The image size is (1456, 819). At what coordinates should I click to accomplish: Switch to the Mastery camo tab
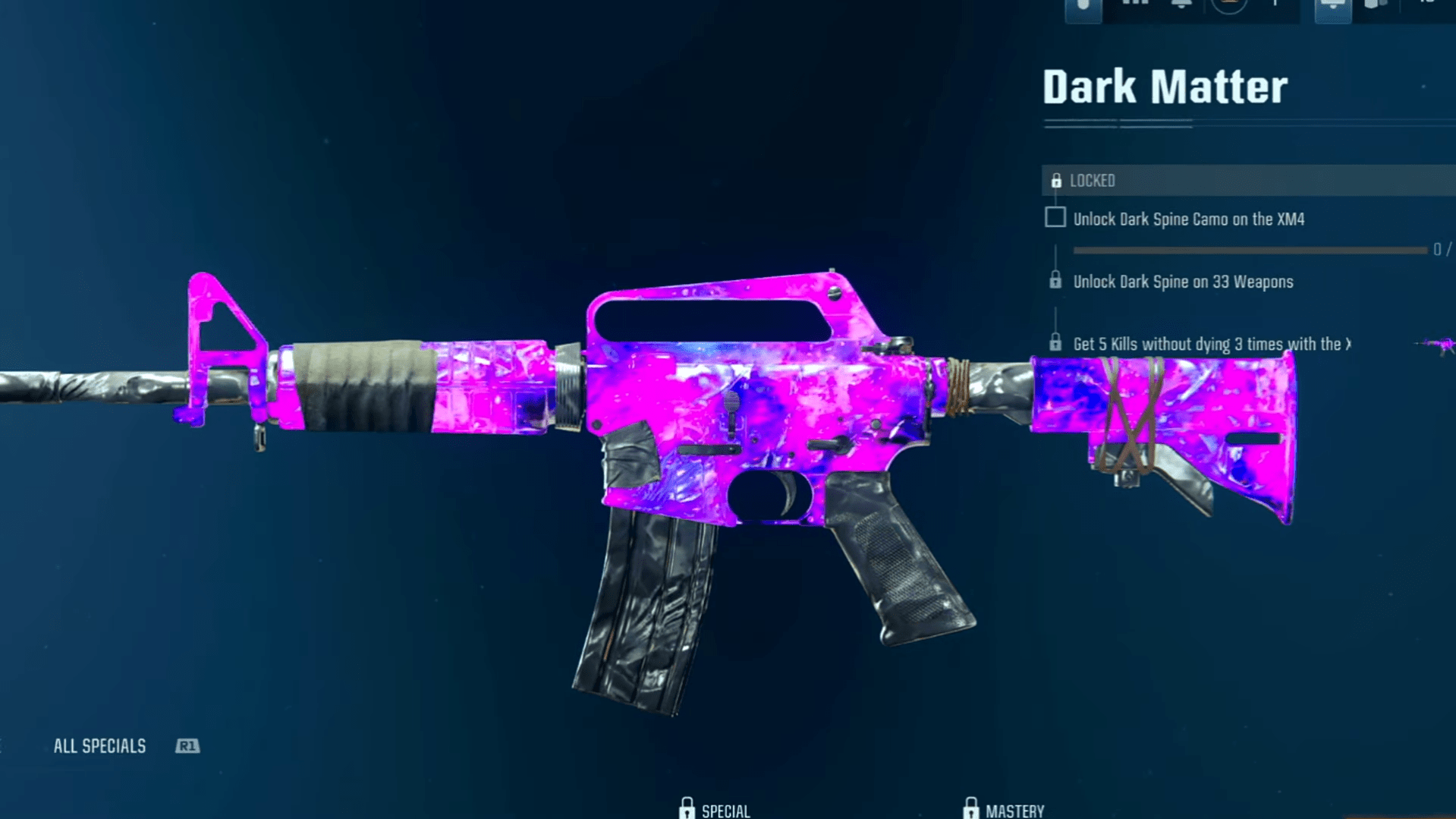[x=1004, y=810]
